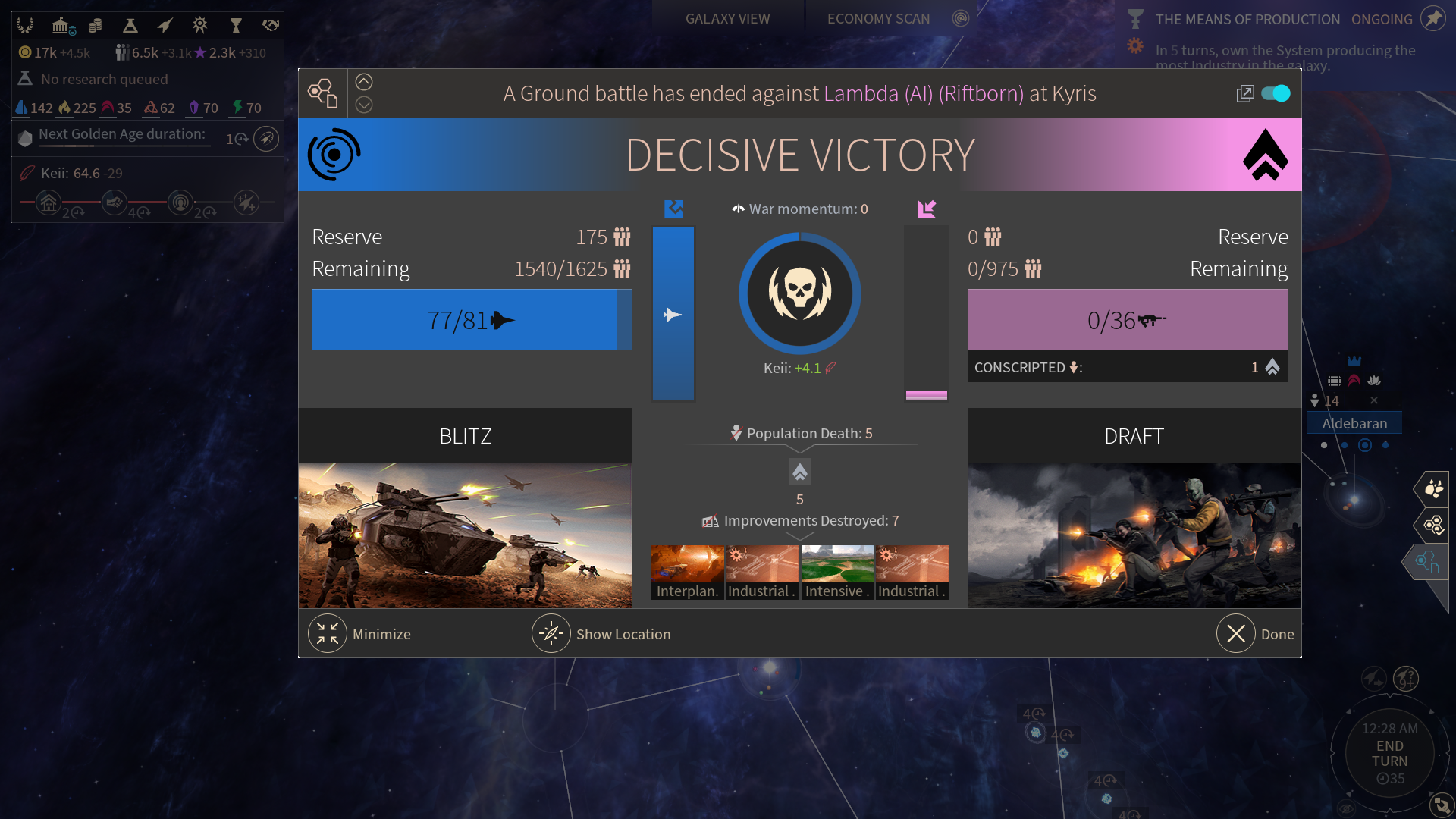Open the diplomacy handshake menu icon
Viewport: 1456px width, 819px height.
[x=271, y=26]
